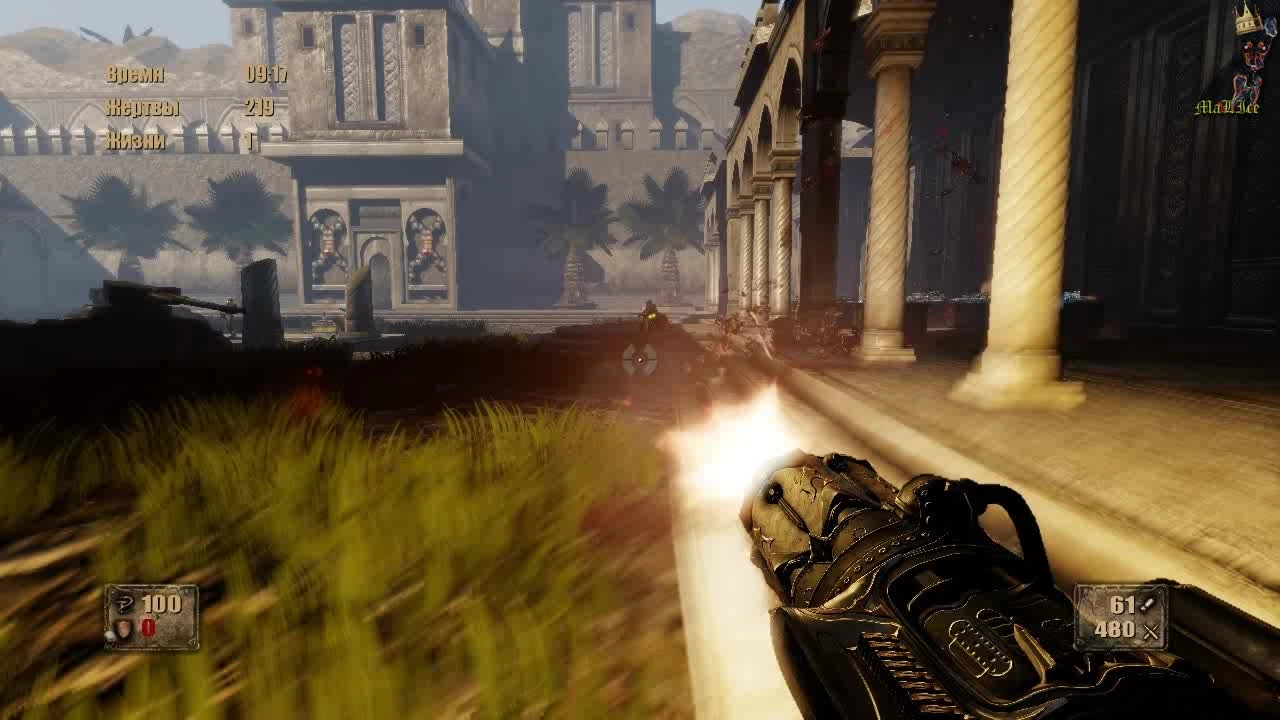Click the crosshair in screen center
Screen dimensions: 1280x720
(640, 360)
